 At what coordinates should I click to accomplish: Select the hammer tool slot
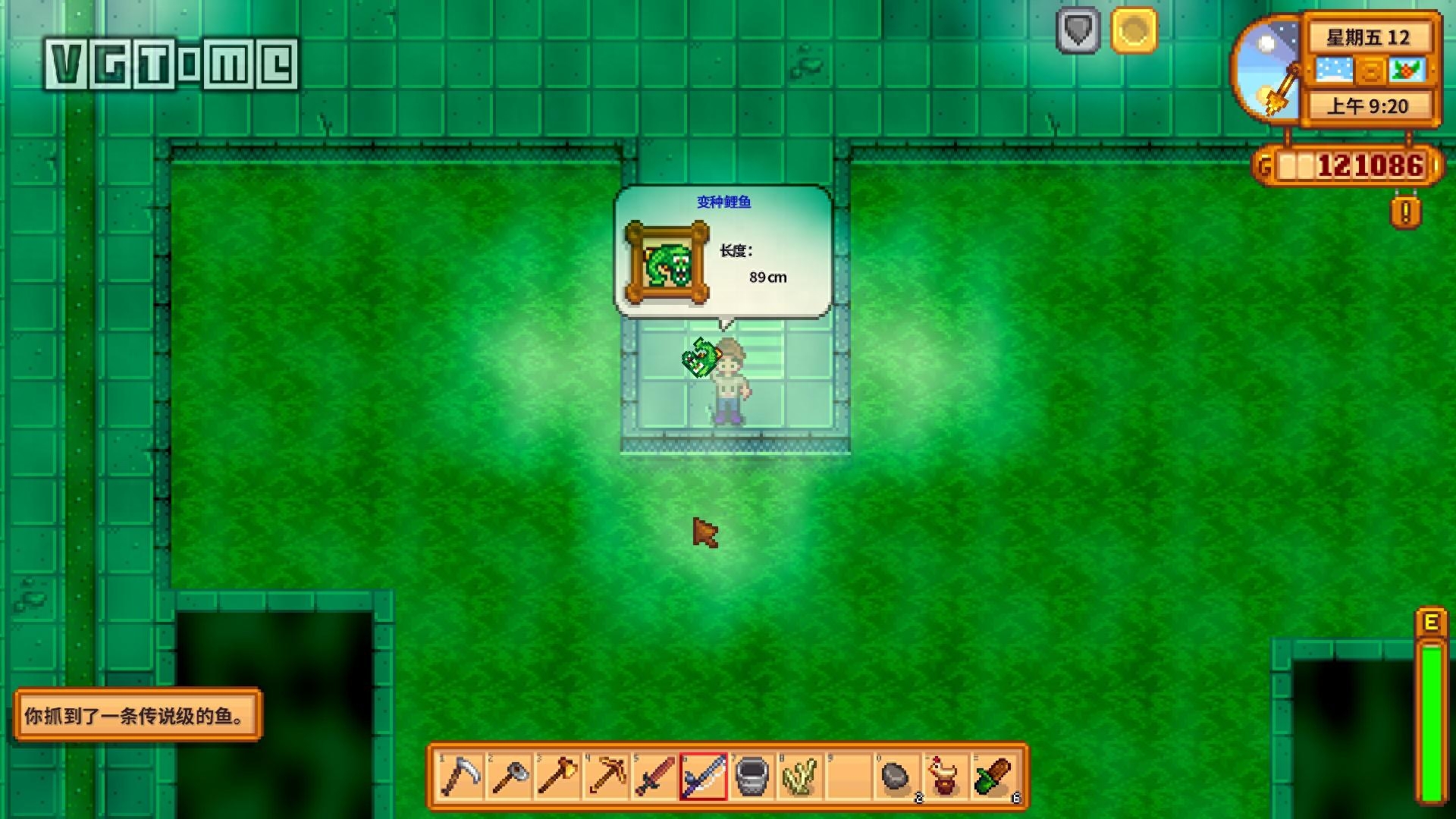509,777
